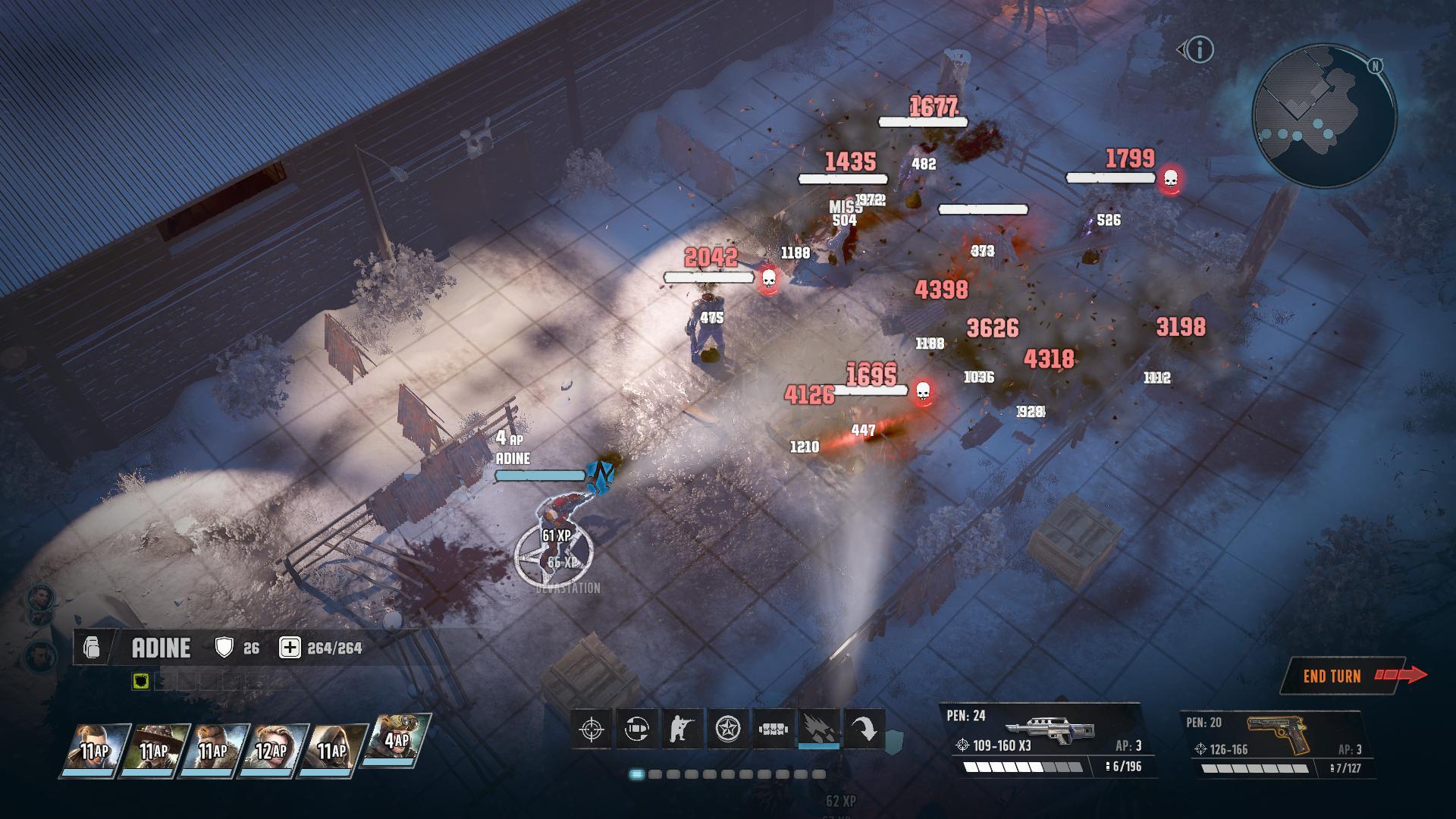Use the reload weapon ability
The image size is (1456, 819).
coord(637,730)
